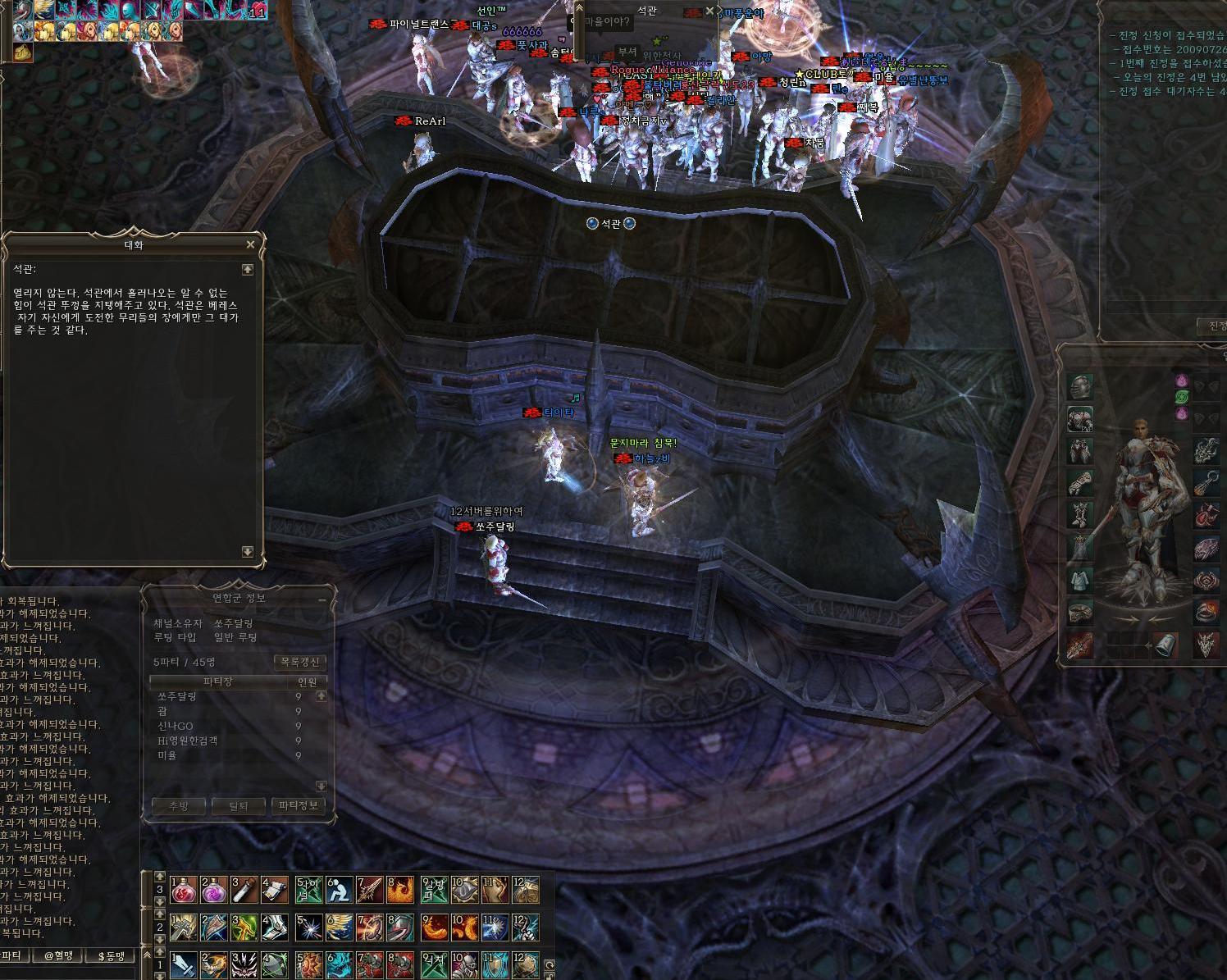Select party leader 신나GO in the list
This screenshot has height=980, width=1227.
(x=176, y=726)
